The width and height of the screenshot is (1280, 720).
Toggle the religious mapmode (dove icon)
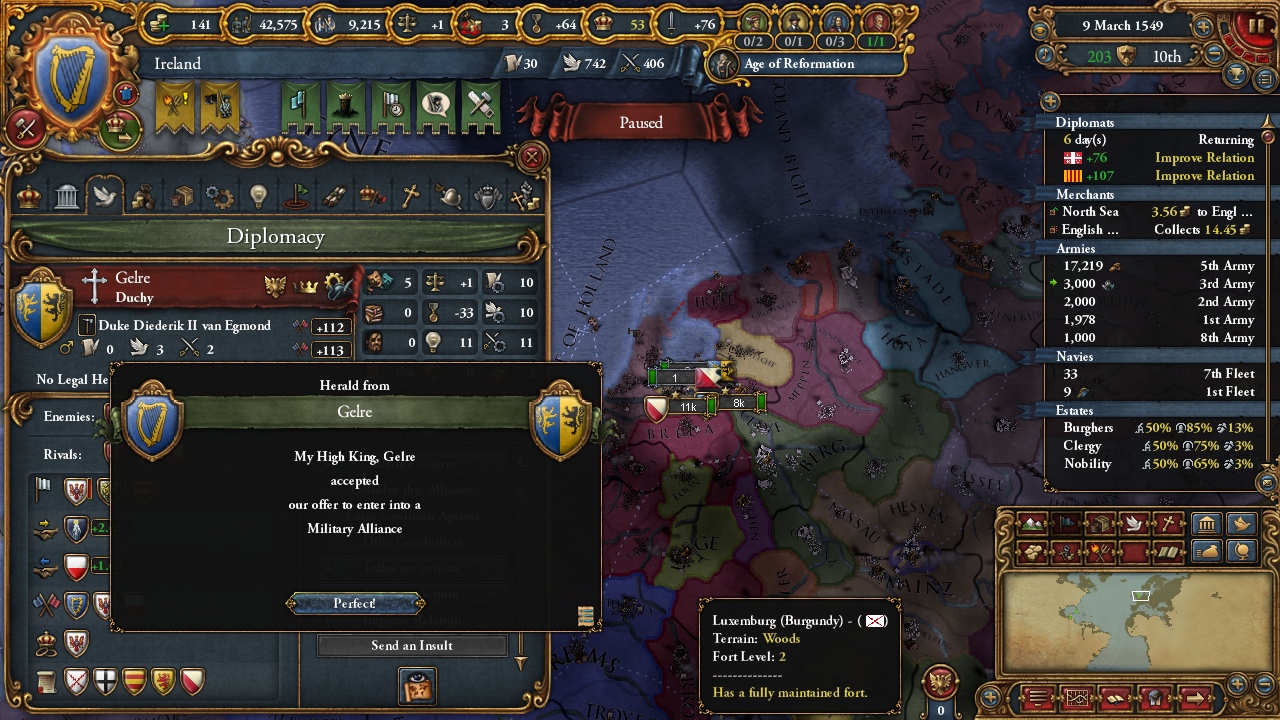(1133, 522)
